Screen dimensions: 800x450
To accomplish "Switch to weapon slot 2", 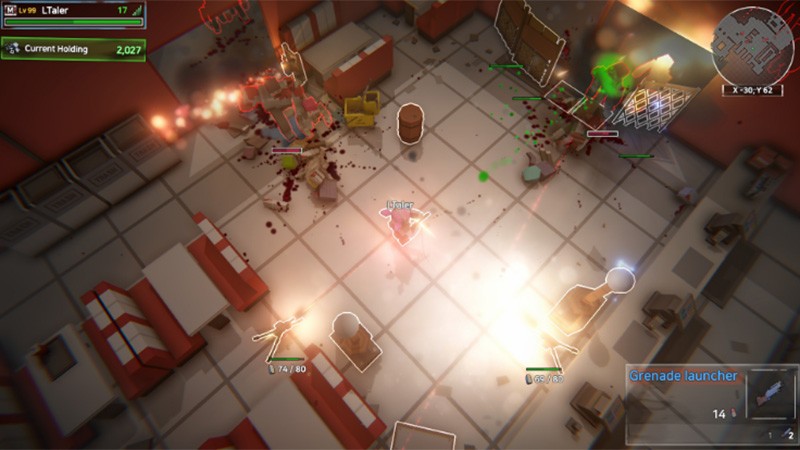I will (790, 435).
